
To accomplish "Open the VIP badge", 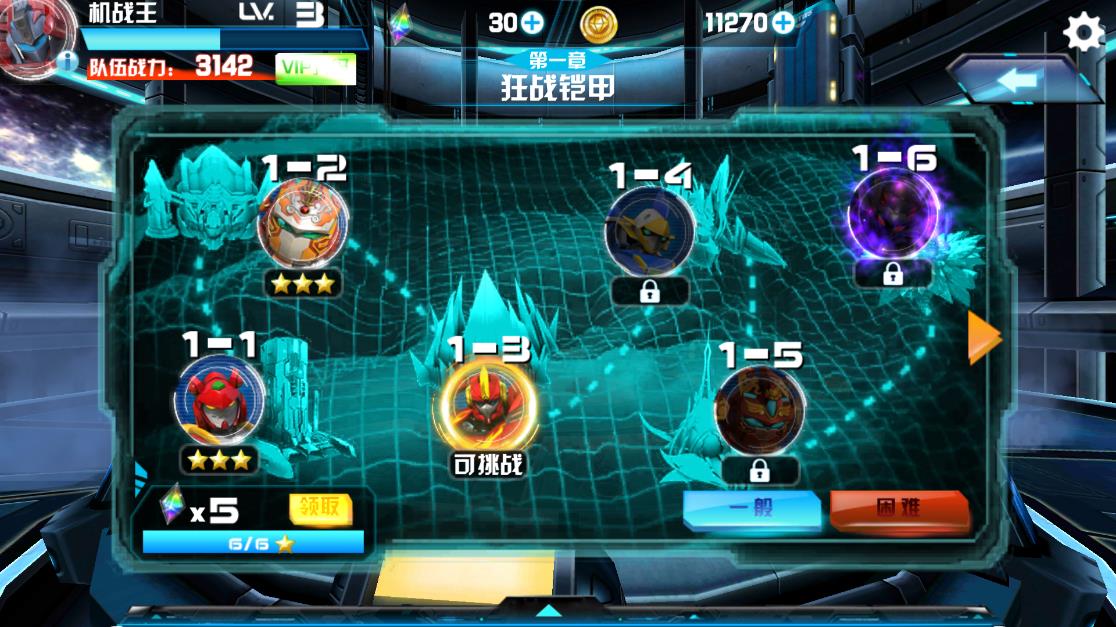I will click(x=315, y=68).
